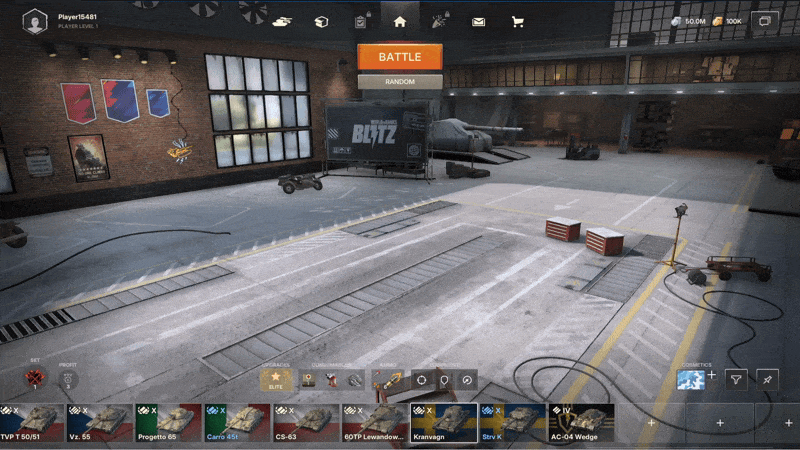
Task: Choose the Progetto 65 tank
Action: pos(168,422)
